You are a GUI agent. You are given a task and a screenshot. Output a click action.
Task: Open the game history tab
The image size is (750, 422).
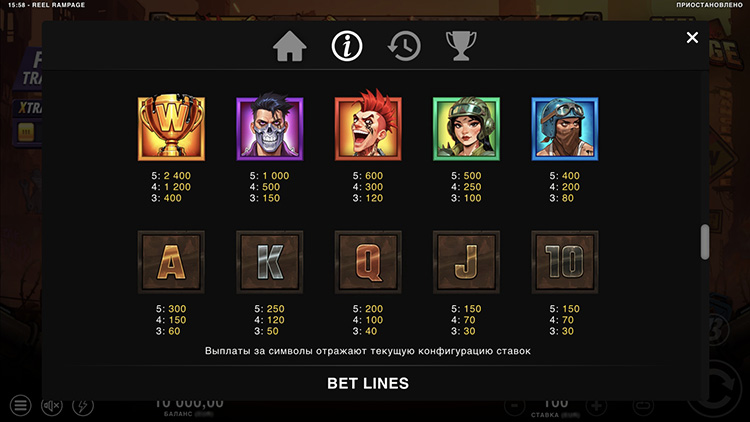(404, 46)
